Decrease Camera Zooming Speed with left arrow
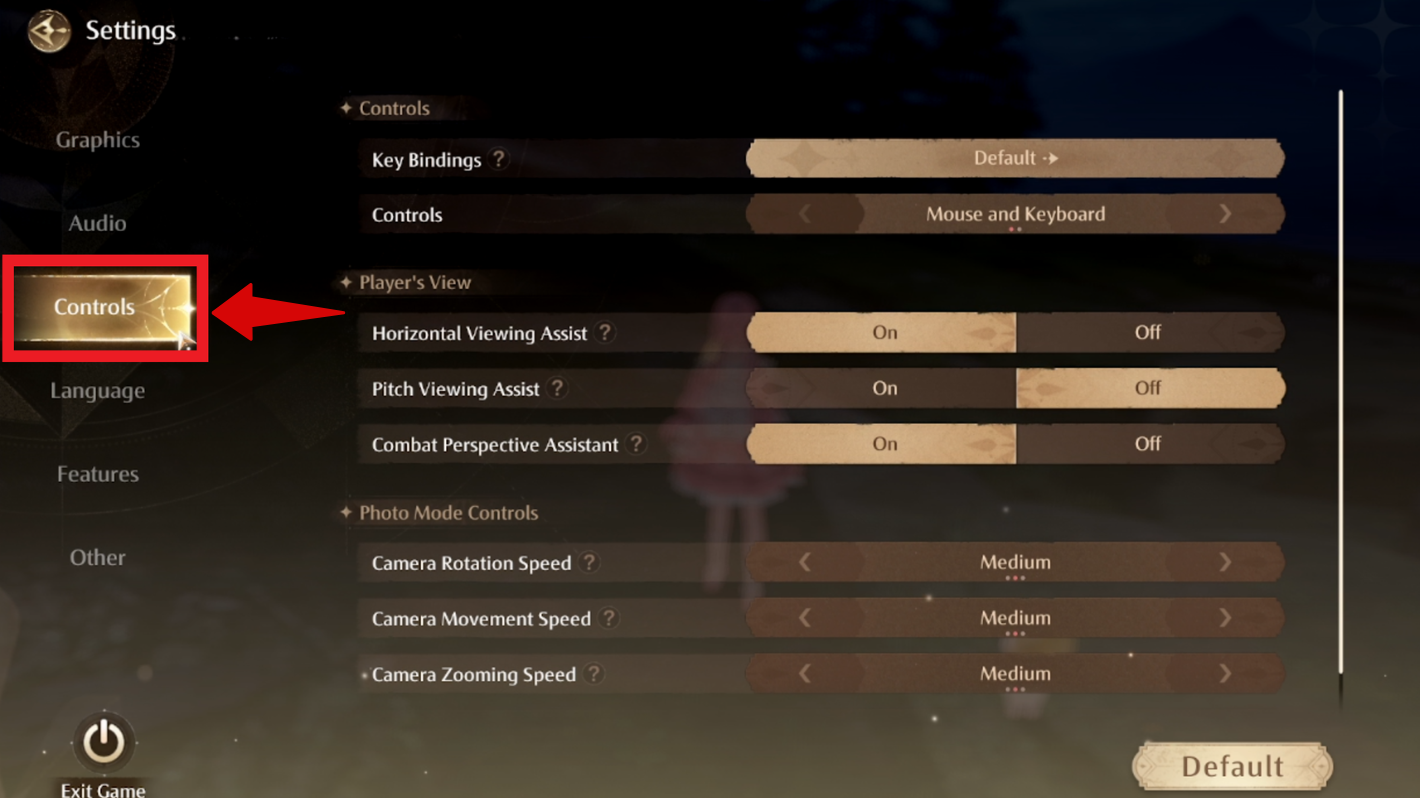Viewport: 1420px width, 798px height. 805,675
